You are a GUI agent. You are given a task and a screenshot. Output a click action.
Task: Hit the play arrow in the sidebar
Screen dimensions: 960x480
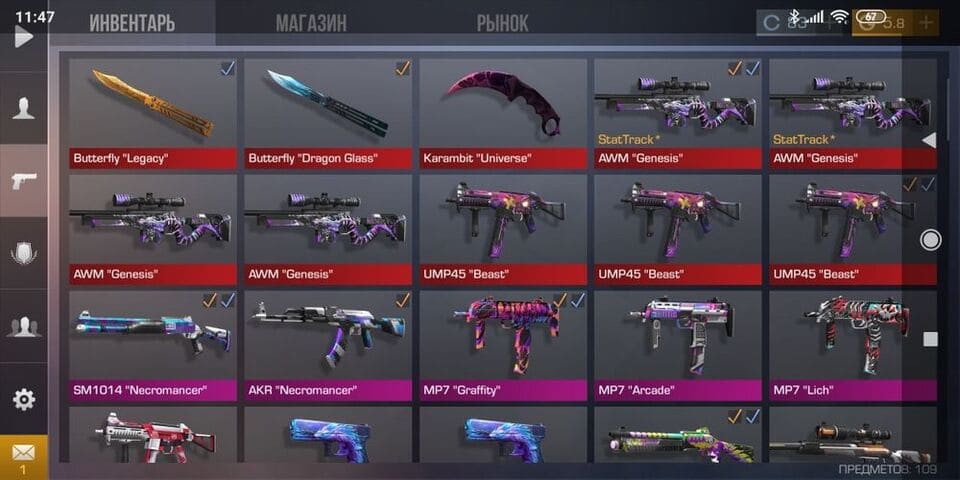coord(23,37)
